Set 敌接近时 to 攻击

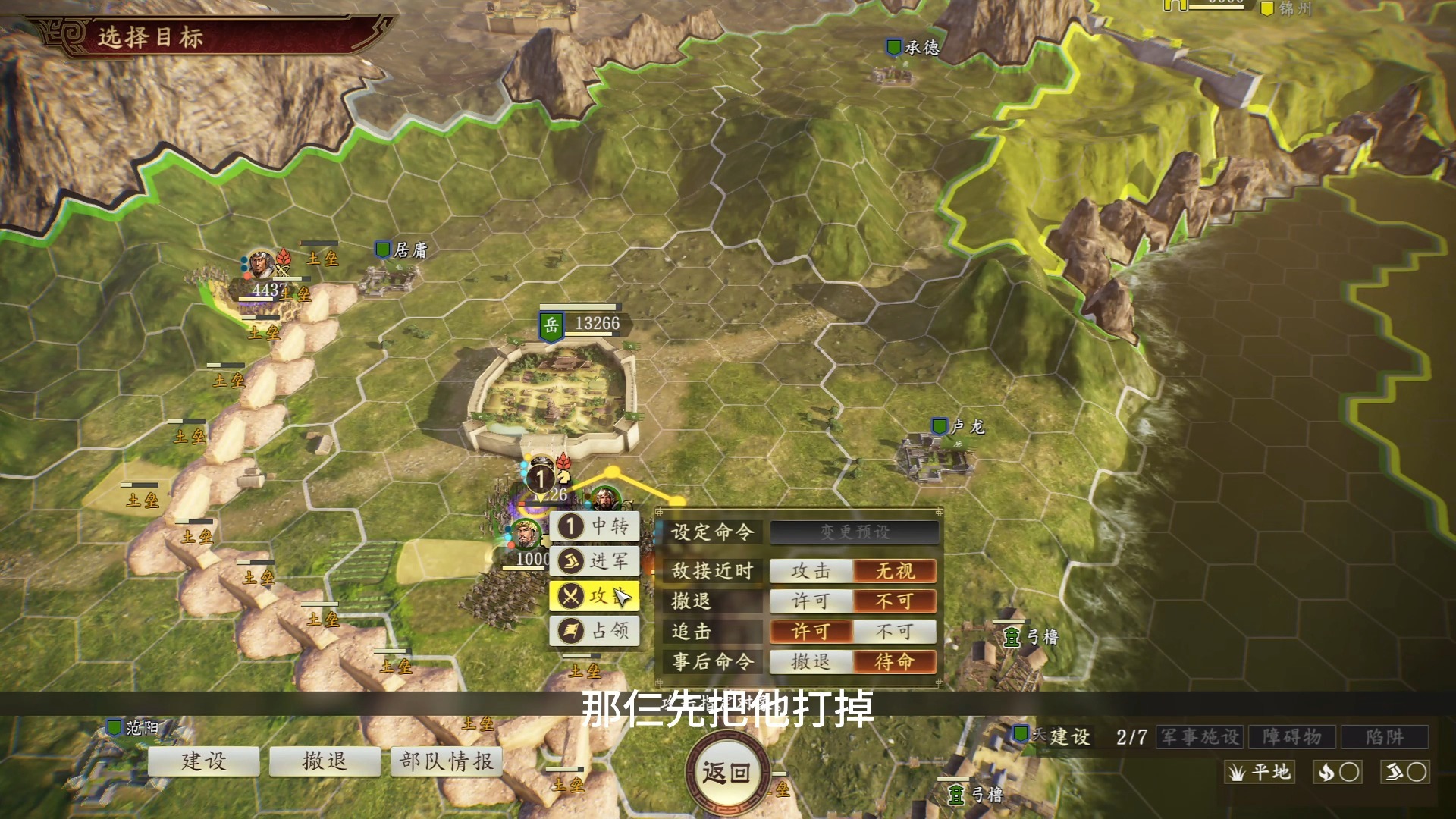coord(810,570)
